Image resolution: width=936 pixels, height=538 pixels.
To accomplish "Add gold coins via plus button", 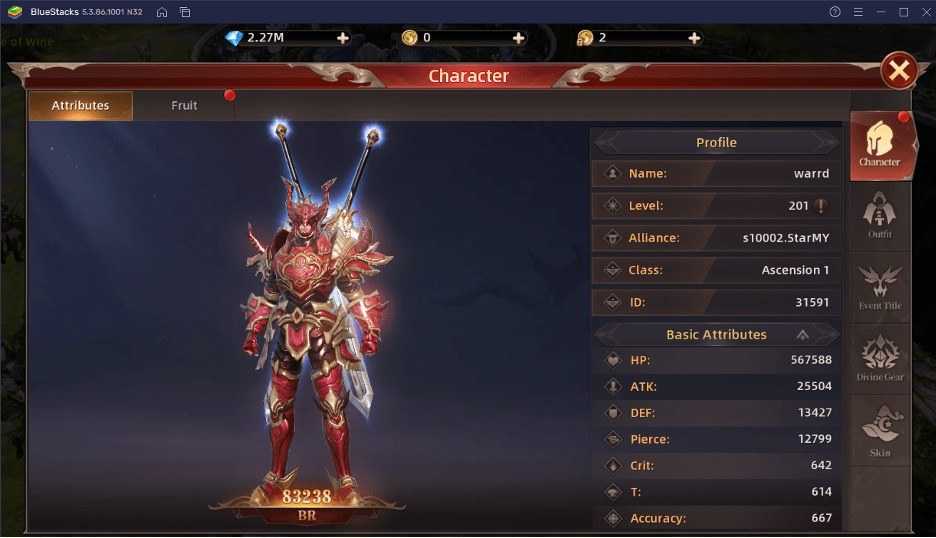I will pos(518,38).
